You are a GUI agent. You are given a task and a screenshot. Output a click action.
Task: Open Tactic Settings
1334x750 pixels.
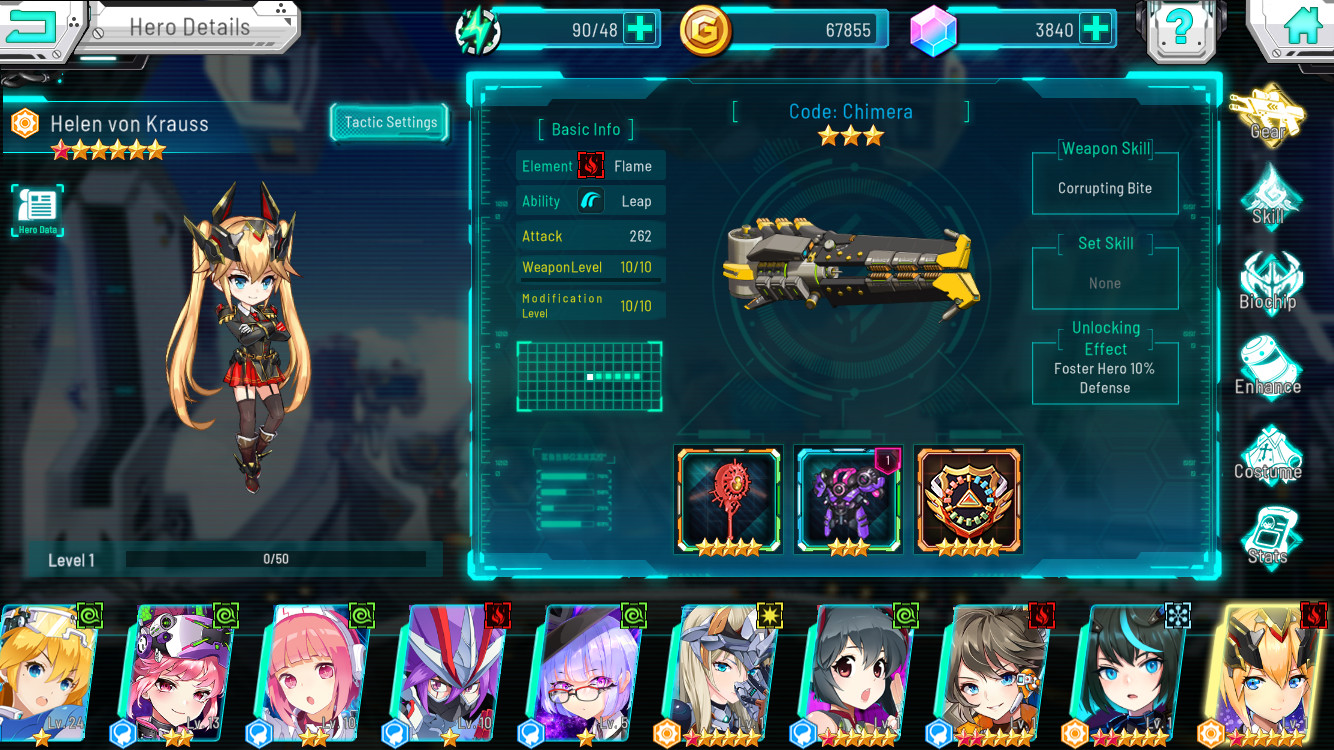point(388,122)
